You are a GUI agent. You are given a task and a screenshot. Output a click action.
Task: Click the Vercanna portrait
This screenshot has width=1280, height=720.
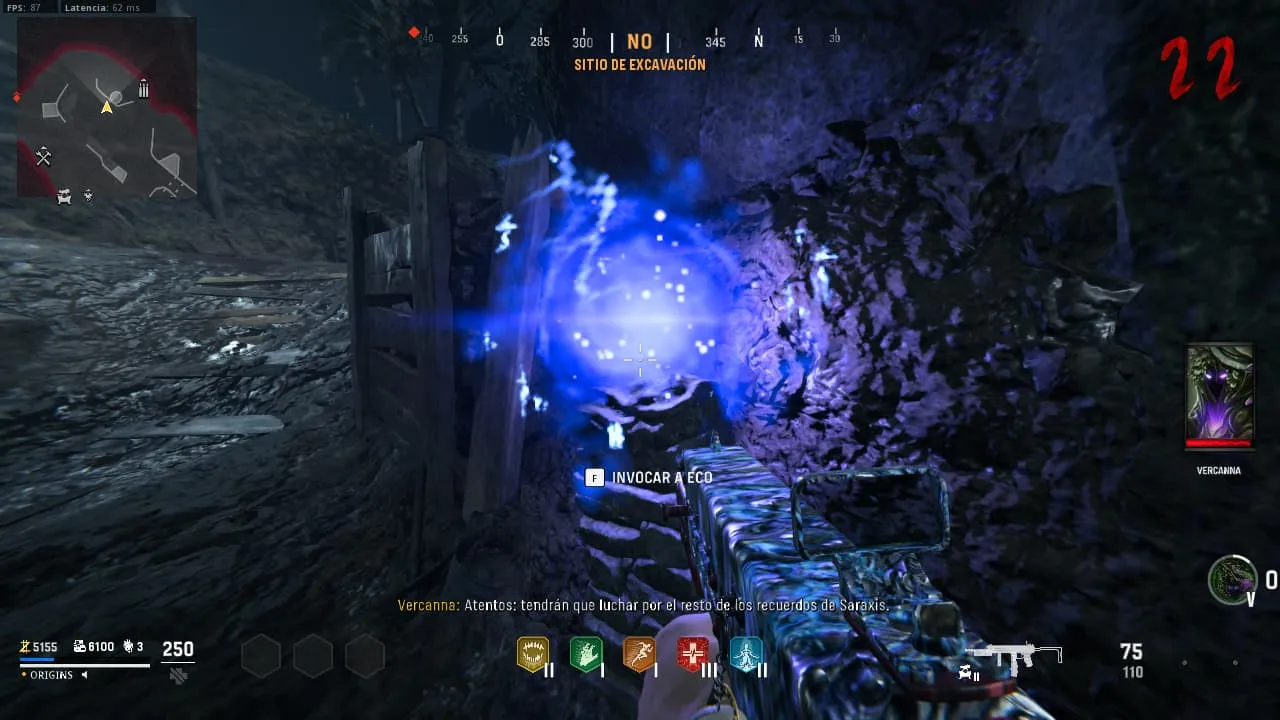pos(1219,396)
